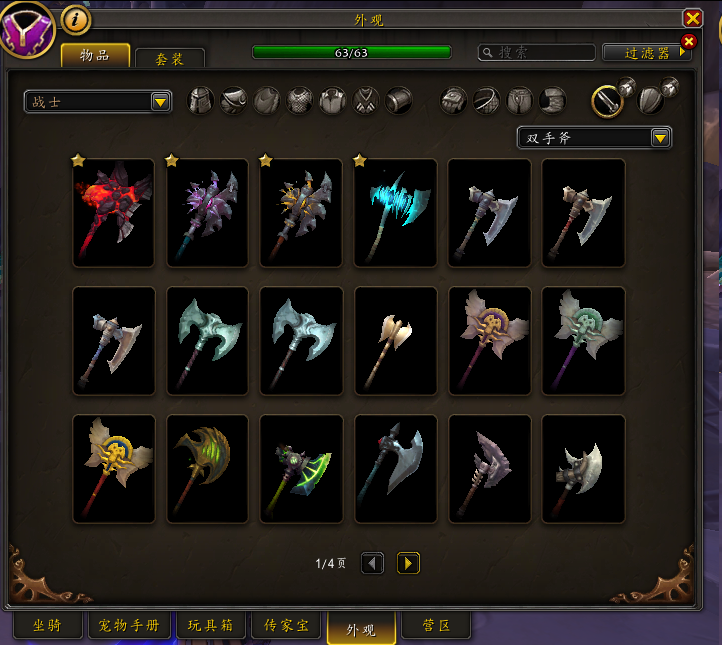Open the 战士 class dropdown

pyautogui.click(x=98, y=101)
